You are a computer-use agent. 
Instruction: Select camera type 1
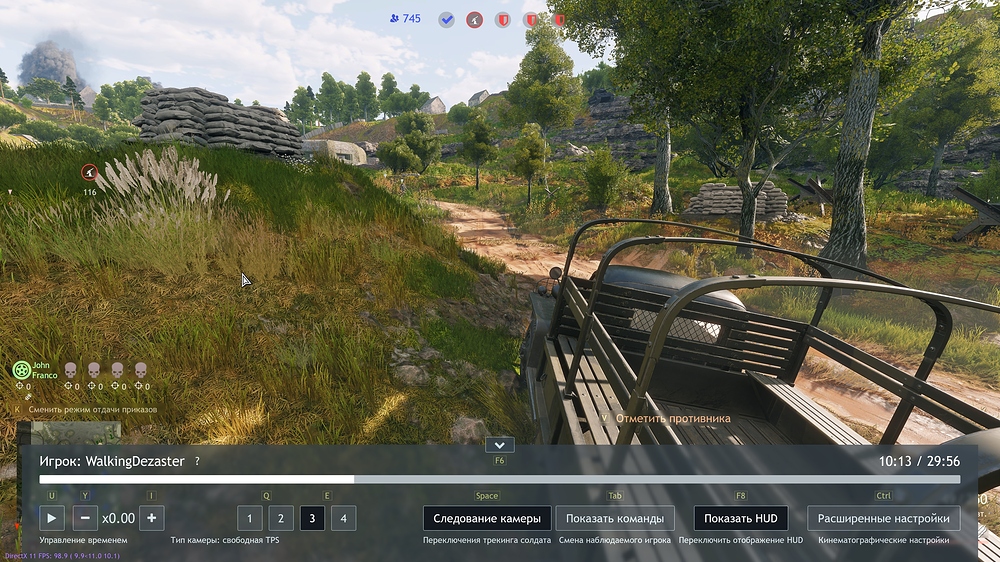[x=249, y=518]
